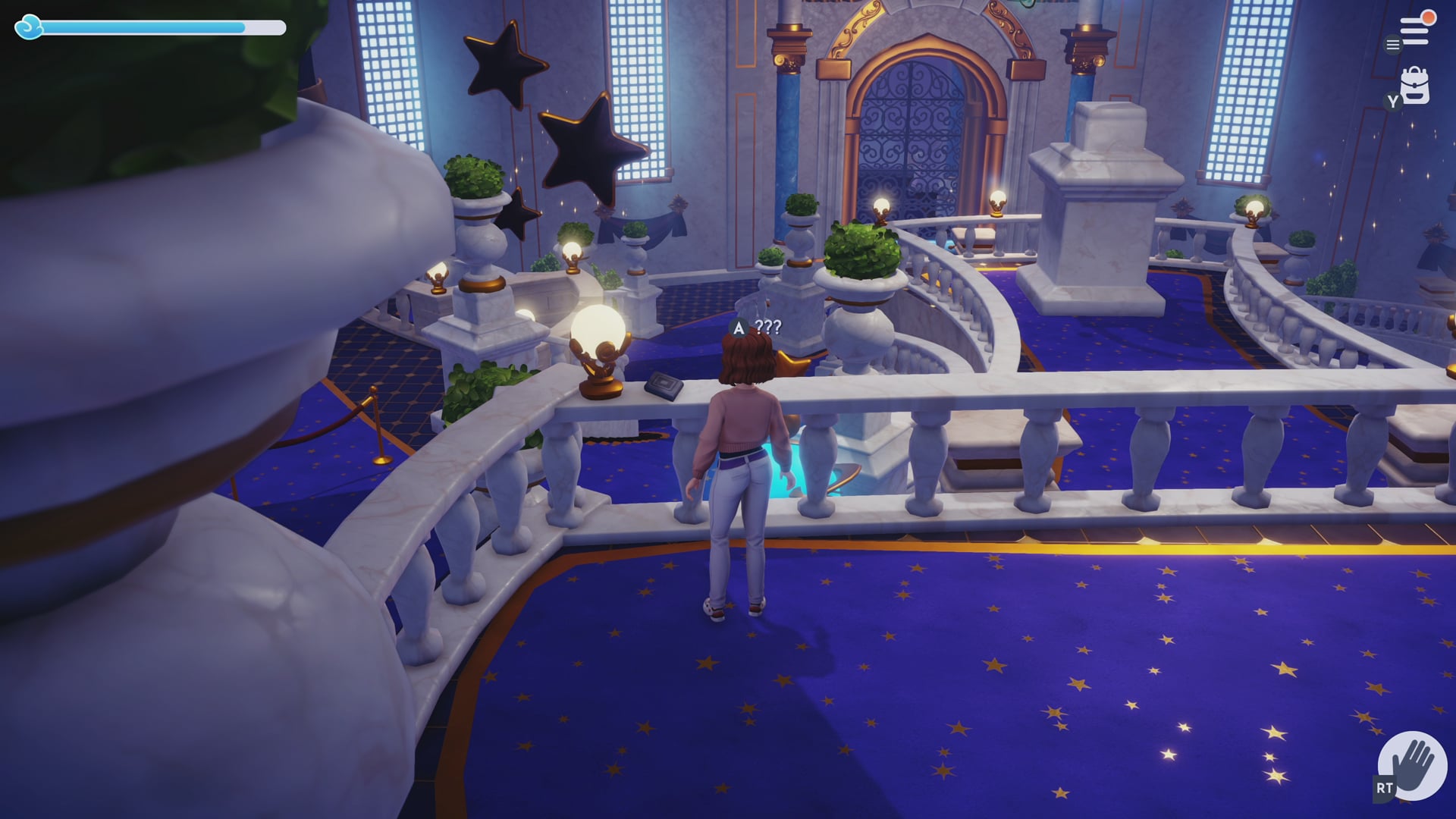The image size is (1456, 819).
Task: Open the backpack inventory icon
Action: coord(1415,86)
